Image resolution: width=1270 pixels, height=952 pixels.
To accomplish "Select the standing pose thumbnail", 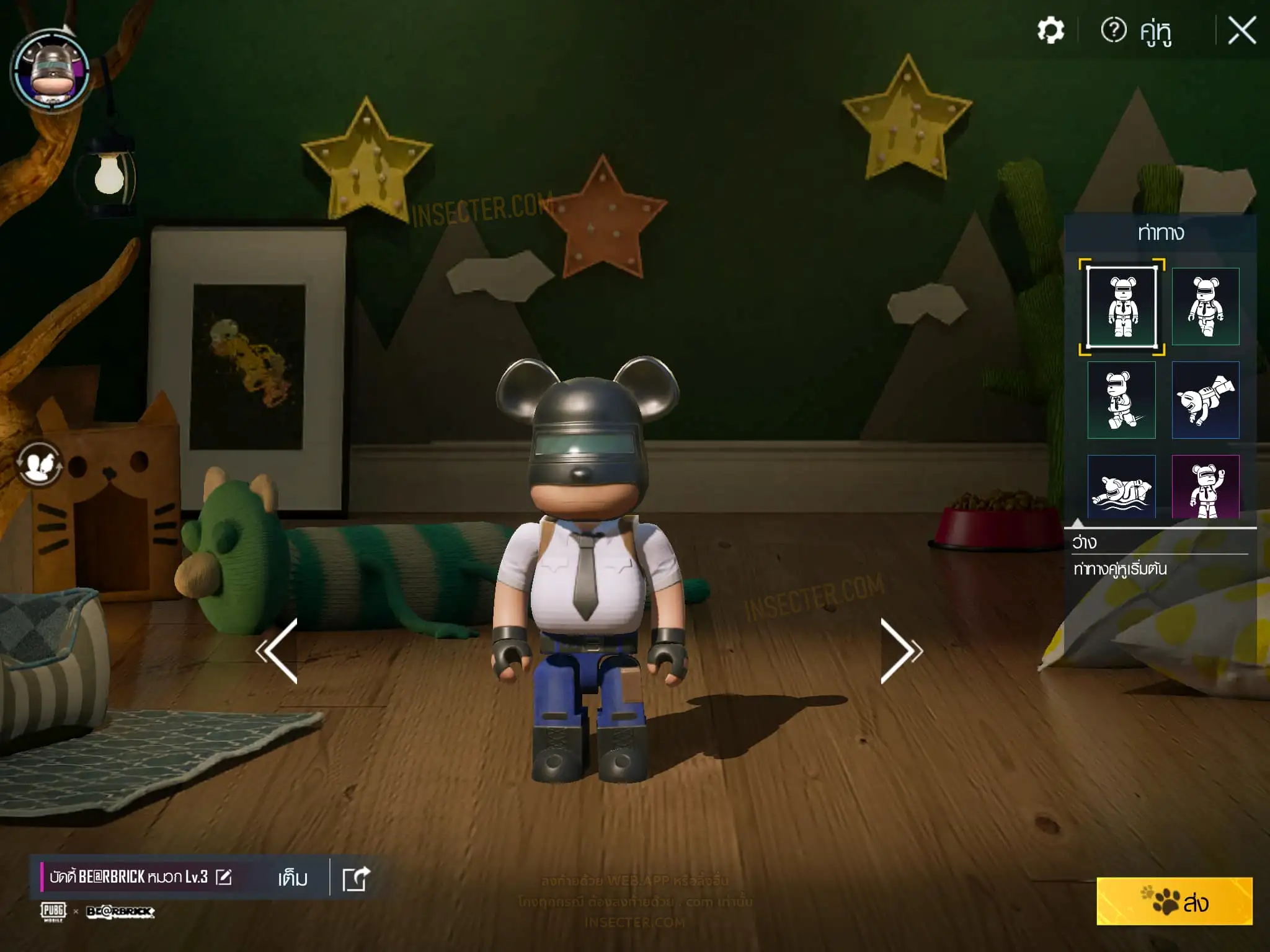I will pos(1122,306).
